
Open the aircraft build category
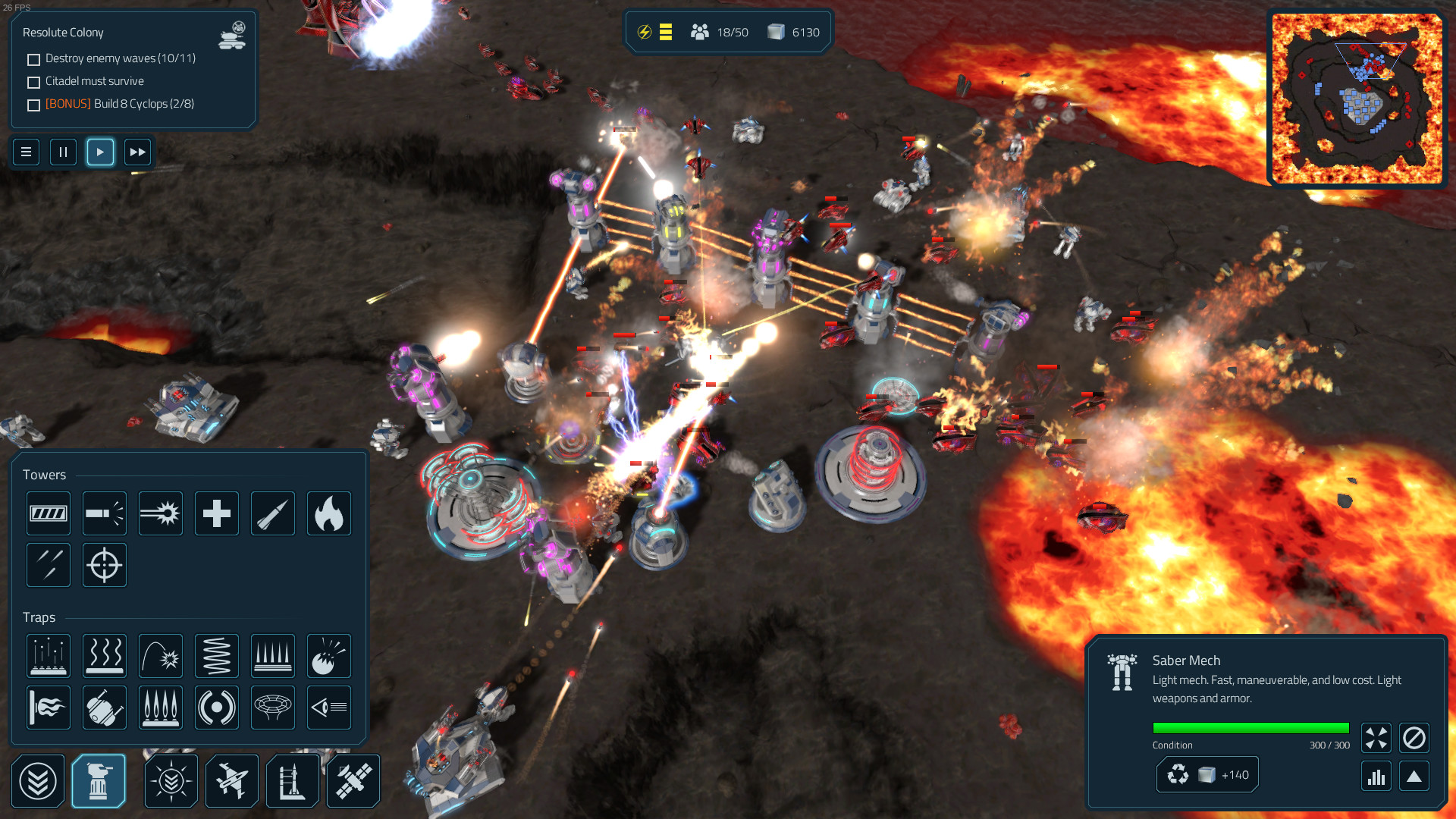pyautogui.click(x=231, y=780)
